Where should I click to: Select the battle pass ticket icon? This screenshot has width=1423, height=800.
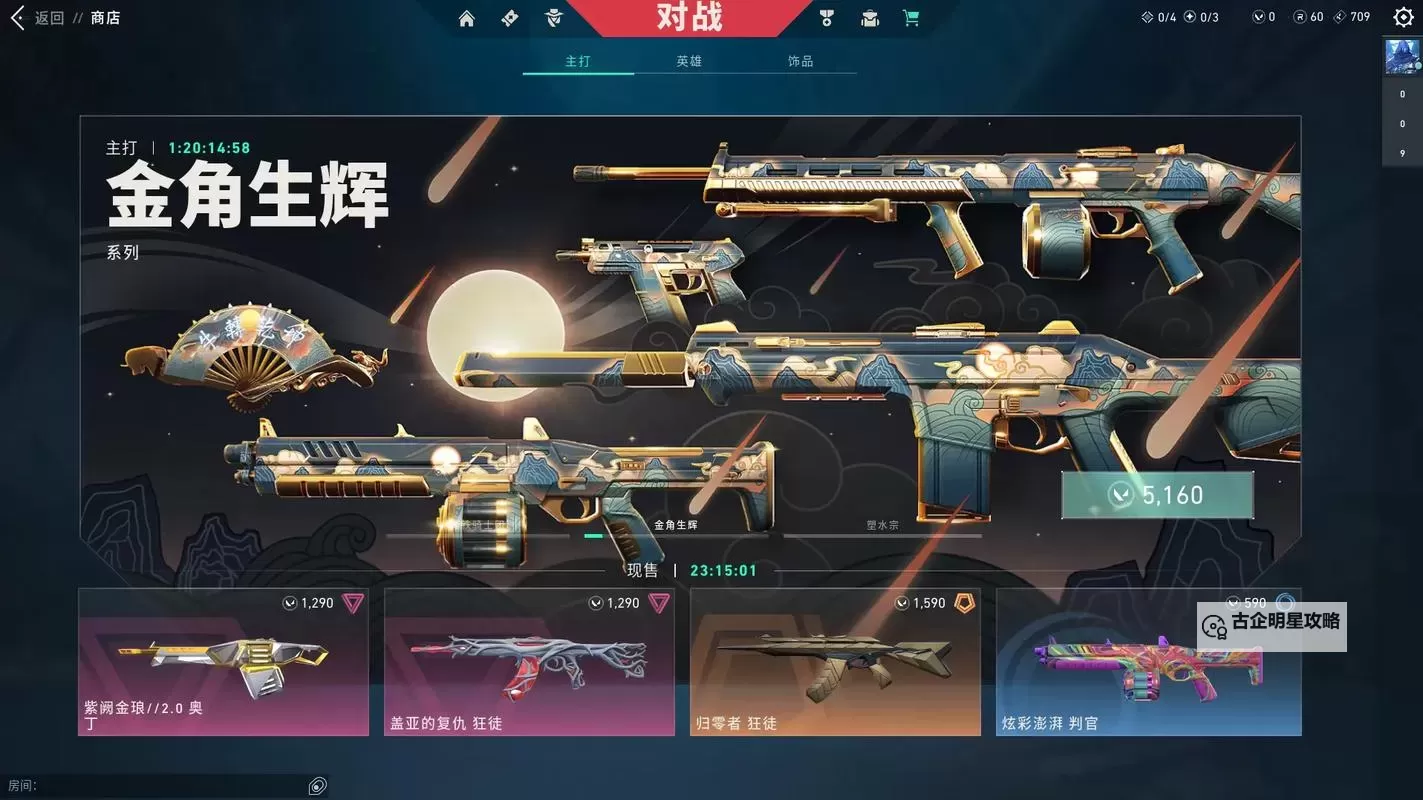click(510, 17)
